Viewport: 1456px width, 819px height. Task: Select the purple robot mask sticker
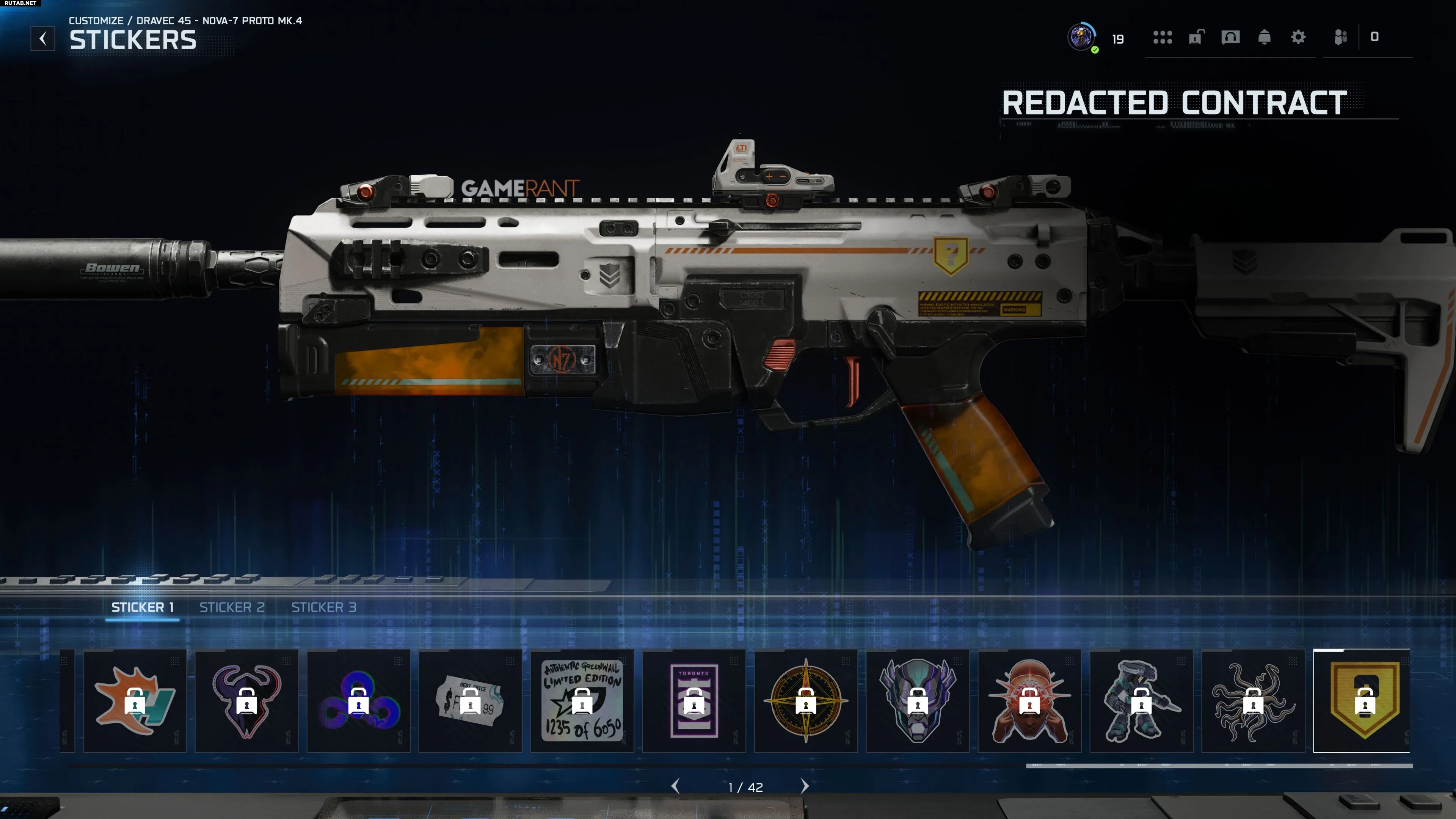917,701
